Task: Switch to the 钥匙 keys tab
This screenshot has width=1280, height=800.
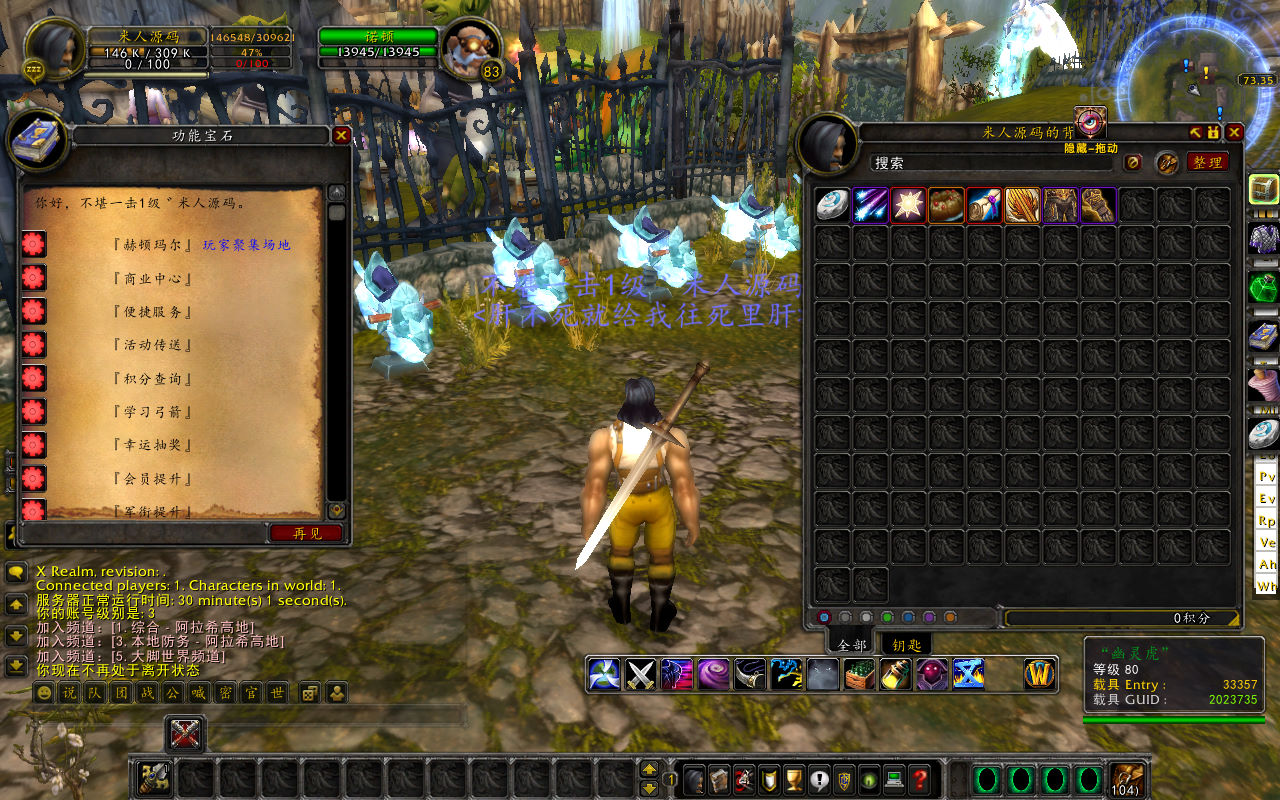Action: point(906,645)
